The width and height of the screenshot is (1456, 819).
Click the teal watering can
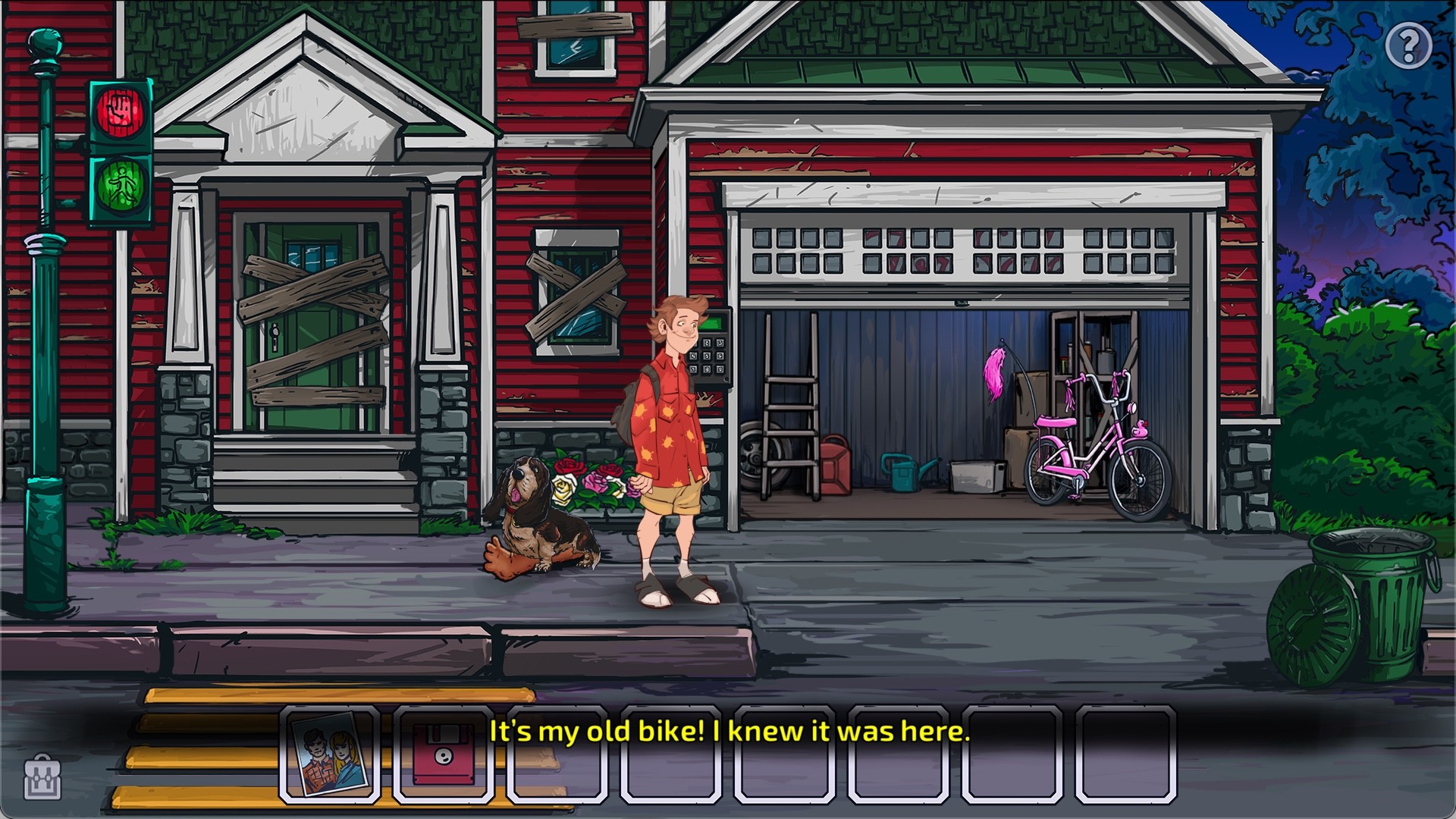(902, 474)
